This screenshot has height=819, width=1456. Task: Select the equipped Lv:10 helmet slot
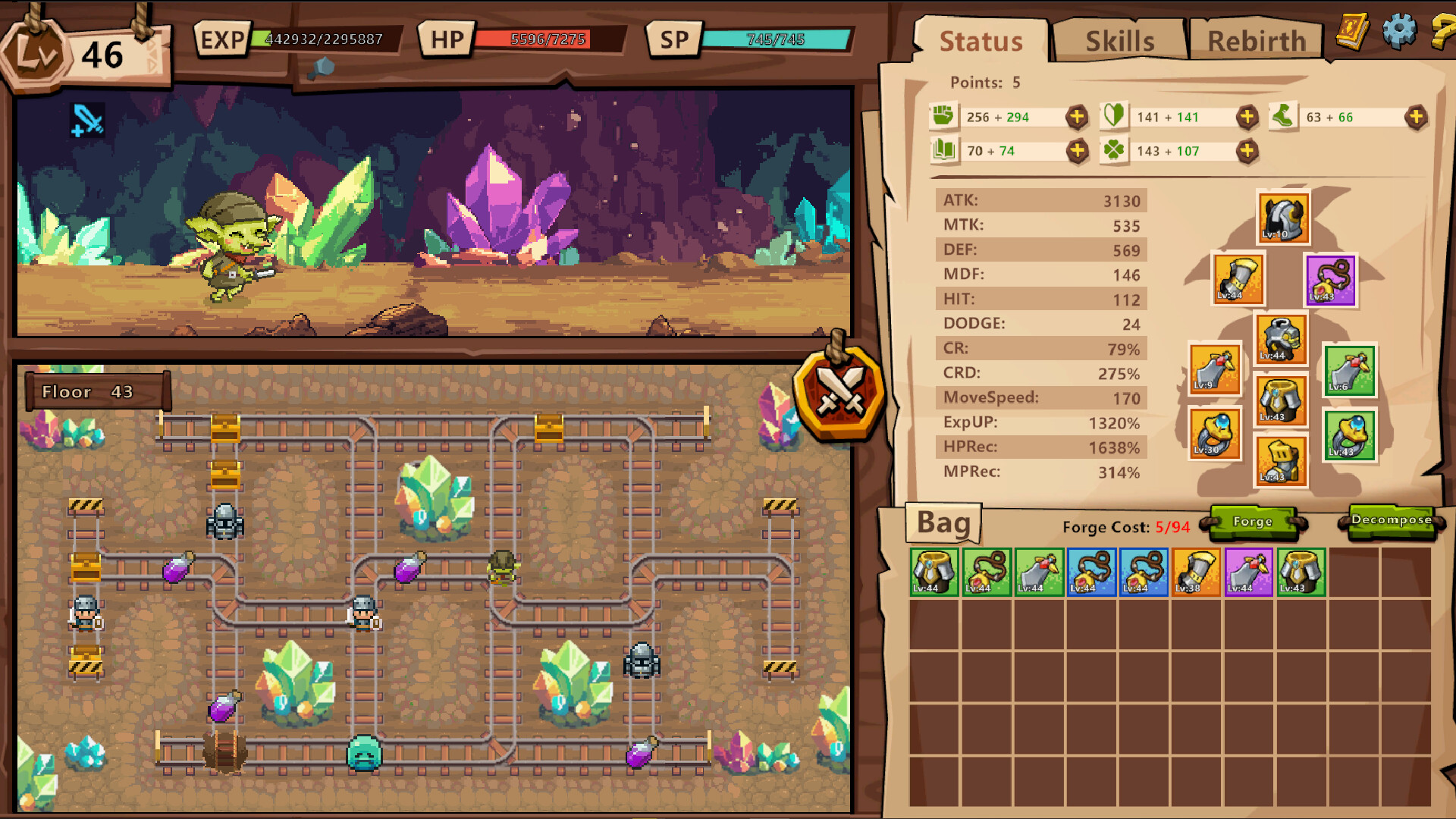1283,218
